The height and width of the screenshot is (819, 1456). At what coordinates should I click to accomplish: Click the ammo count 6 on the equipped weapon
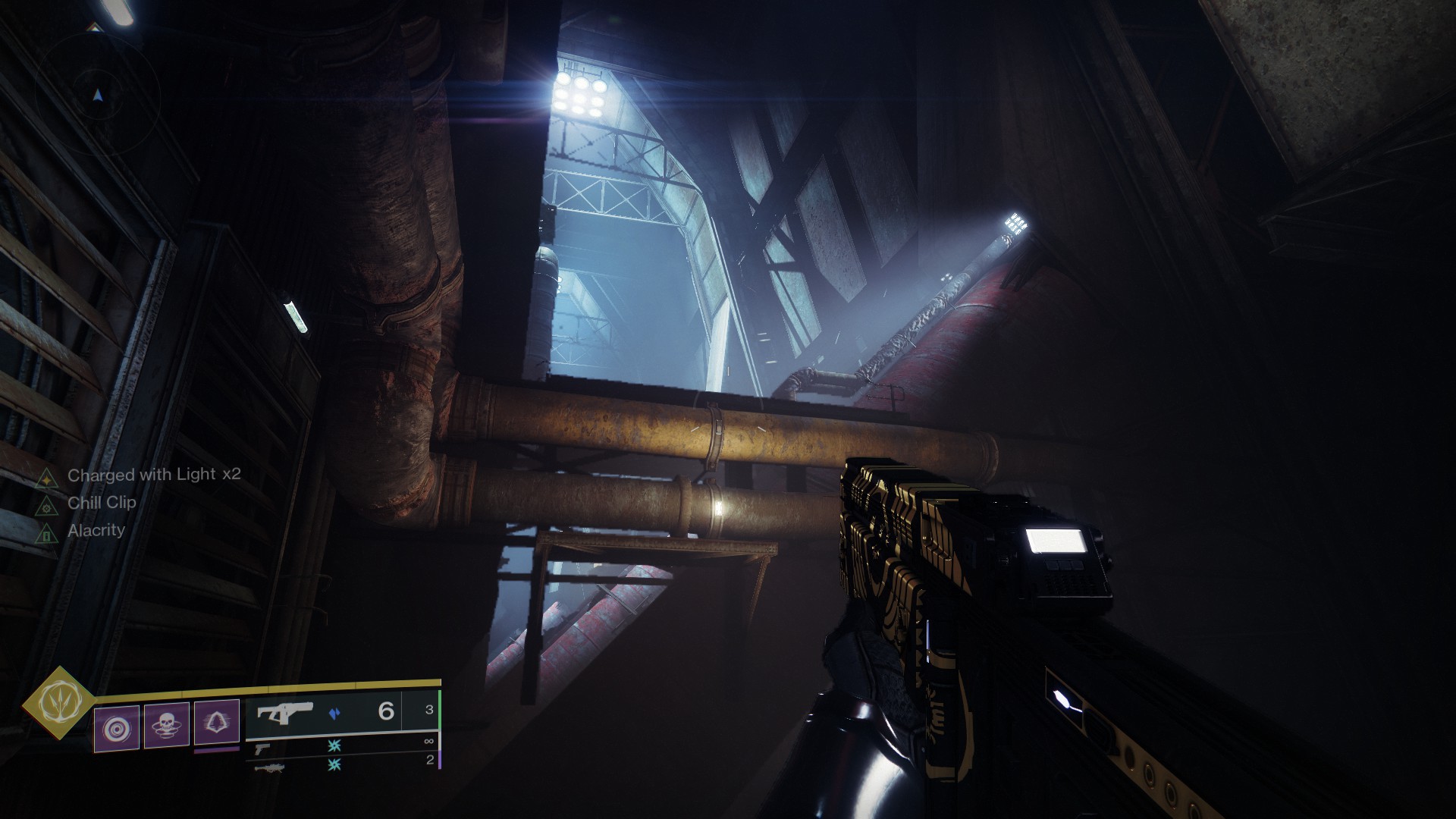(x=388, y=712)
